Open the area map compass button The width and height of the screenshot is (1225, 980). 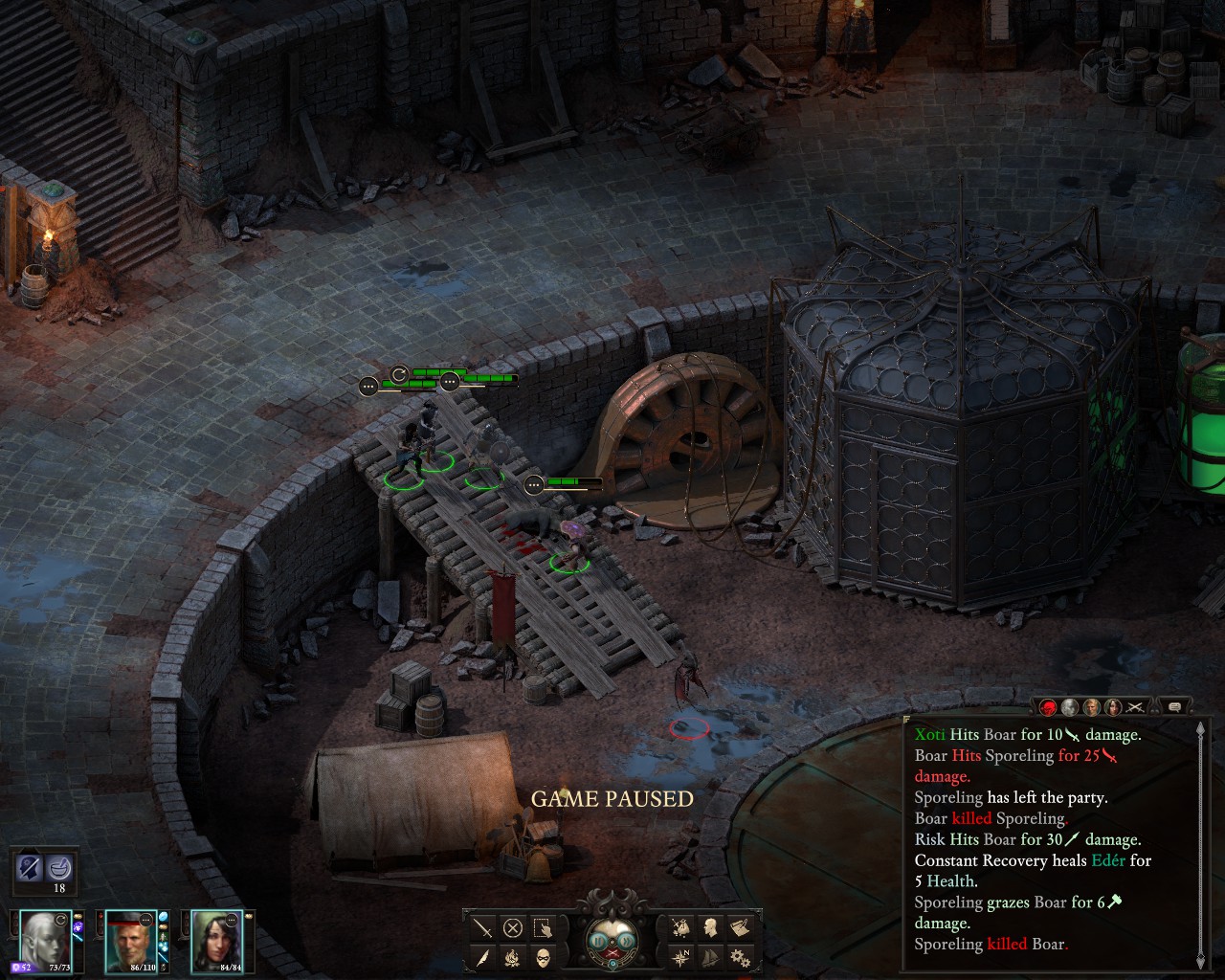(680, 956)
